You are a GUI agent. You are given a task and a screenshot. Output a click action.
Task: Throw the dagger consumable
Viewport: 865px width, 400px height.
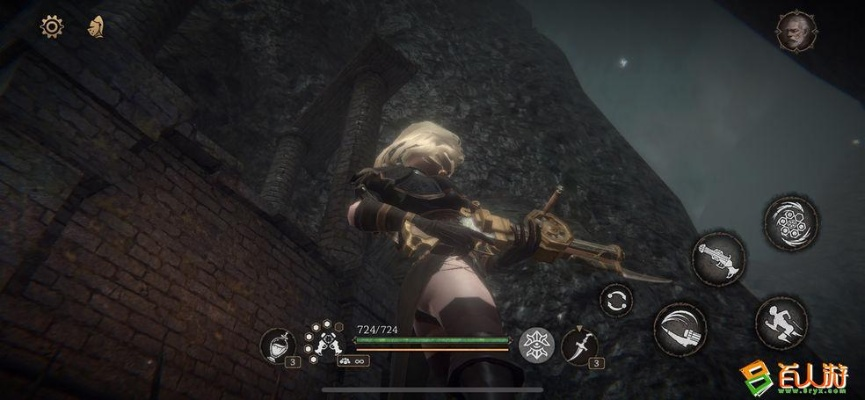(x=579, y=345)
